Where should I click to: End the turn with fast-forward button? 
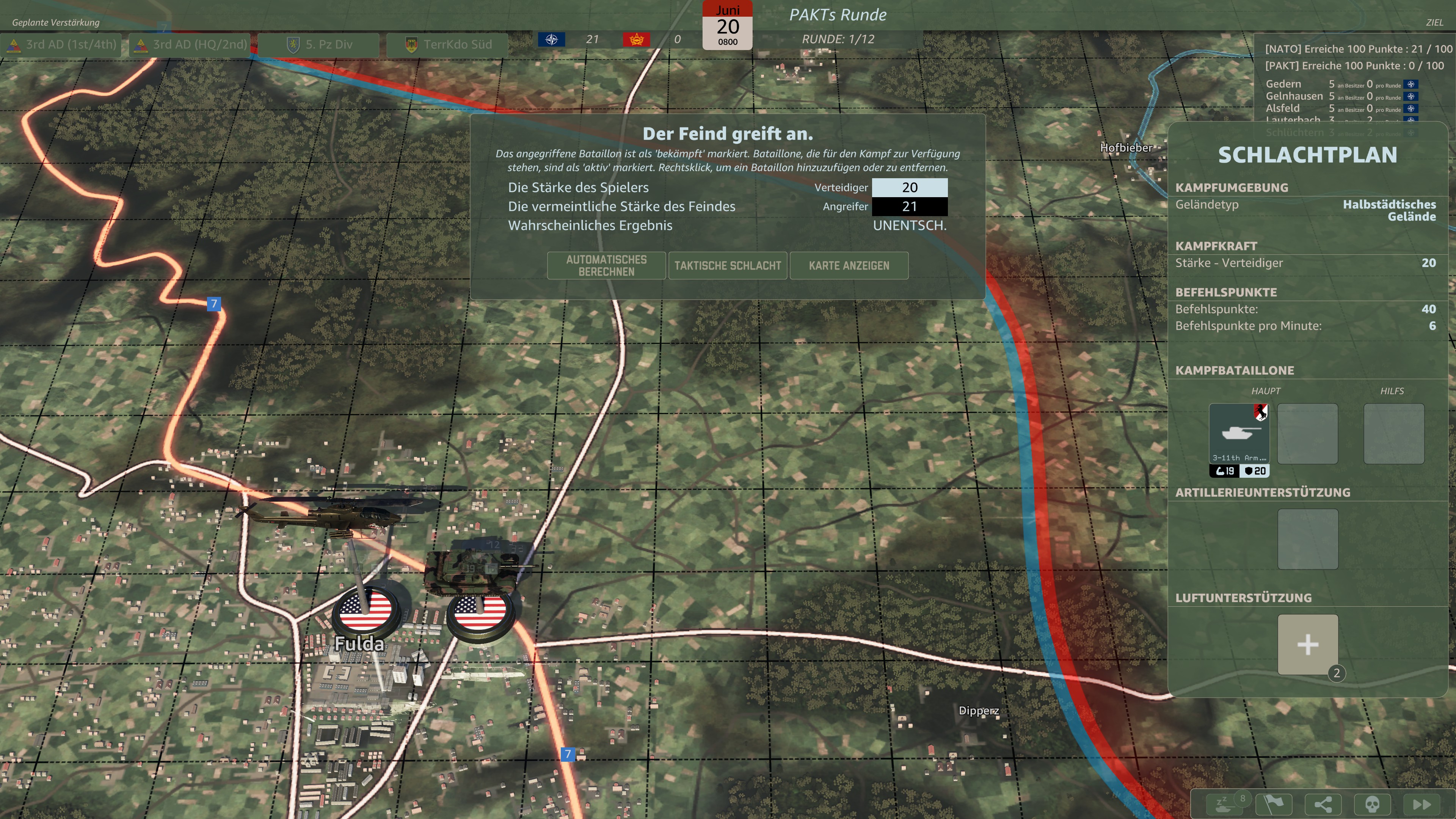(x=1421, y=804)
